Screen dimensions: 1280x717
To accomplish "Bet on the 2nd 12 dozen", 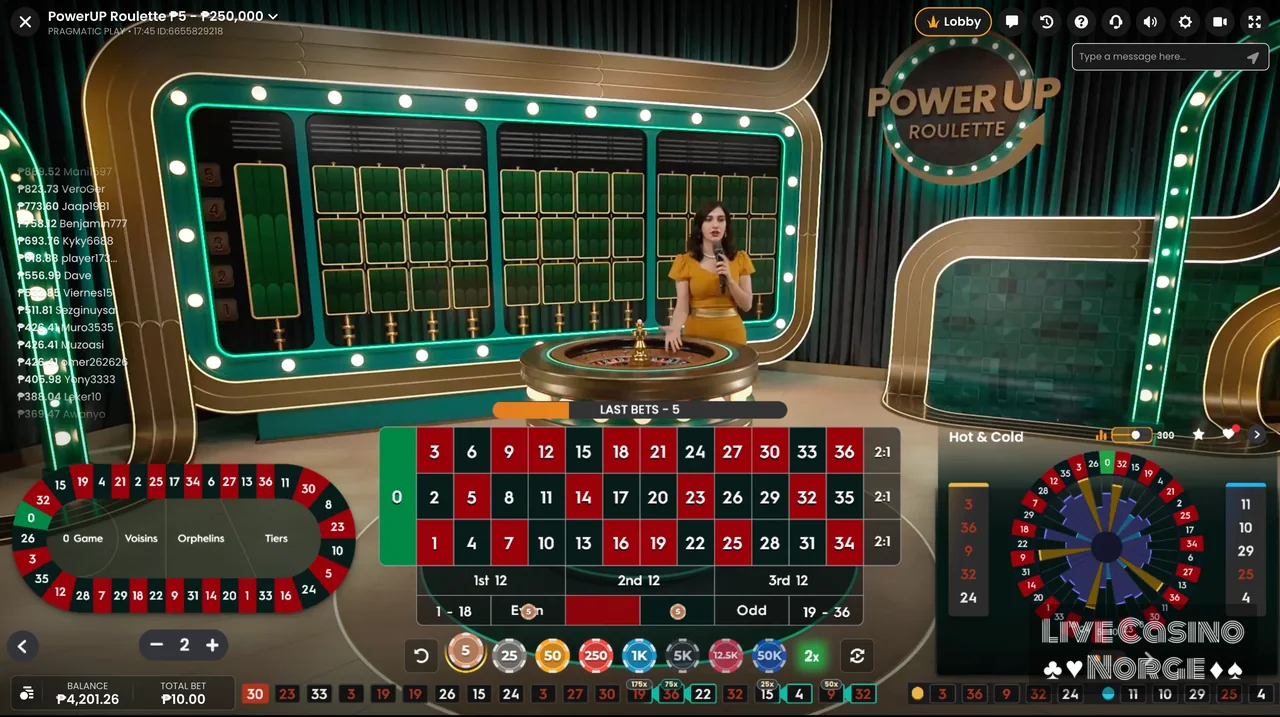I will pos(639,580).
